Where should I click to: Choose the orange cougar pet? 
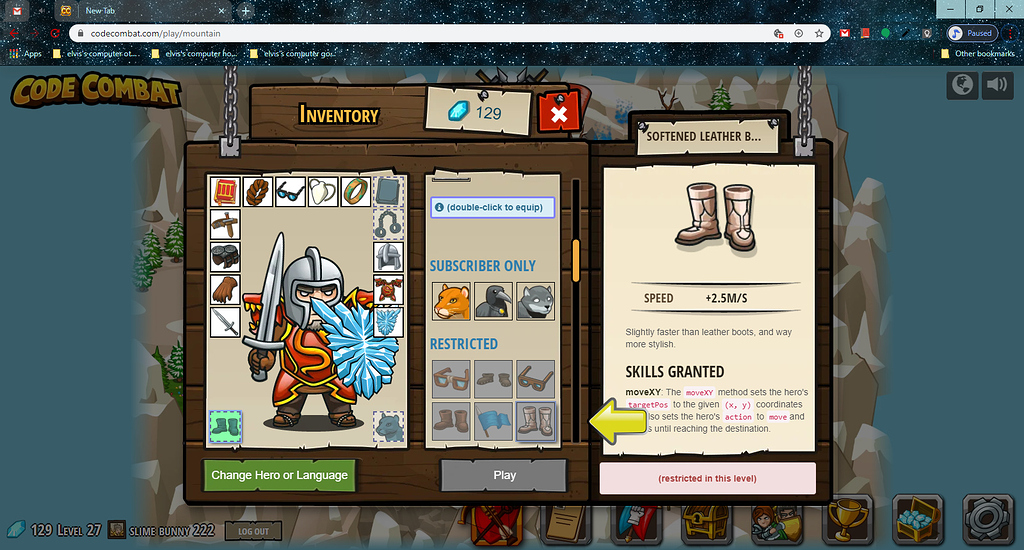point(451,301)
